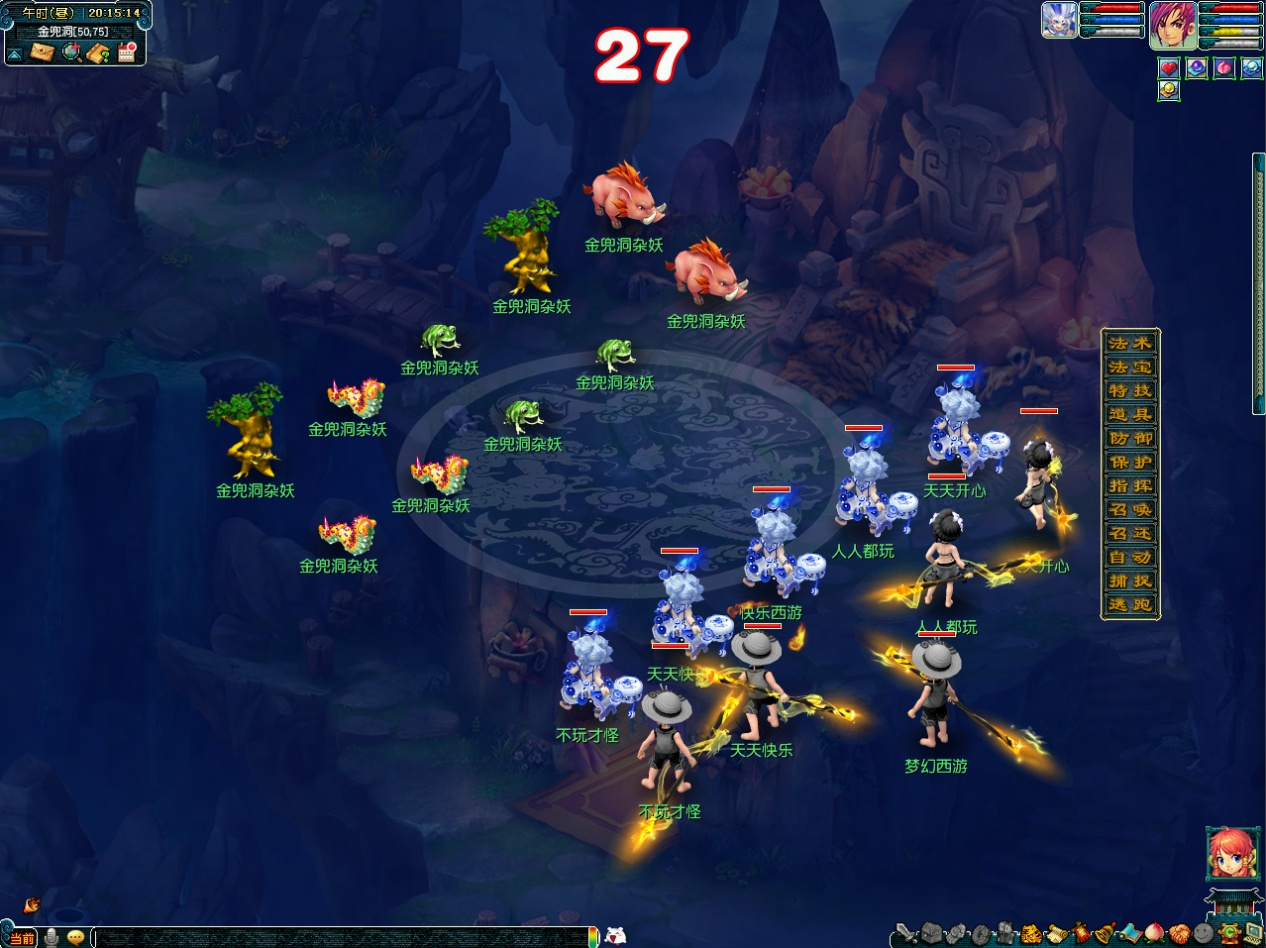Viewport: 1266px width, 948px height.
Task: Choose the 防御 (Defend) command
Action: [1130, 438]
